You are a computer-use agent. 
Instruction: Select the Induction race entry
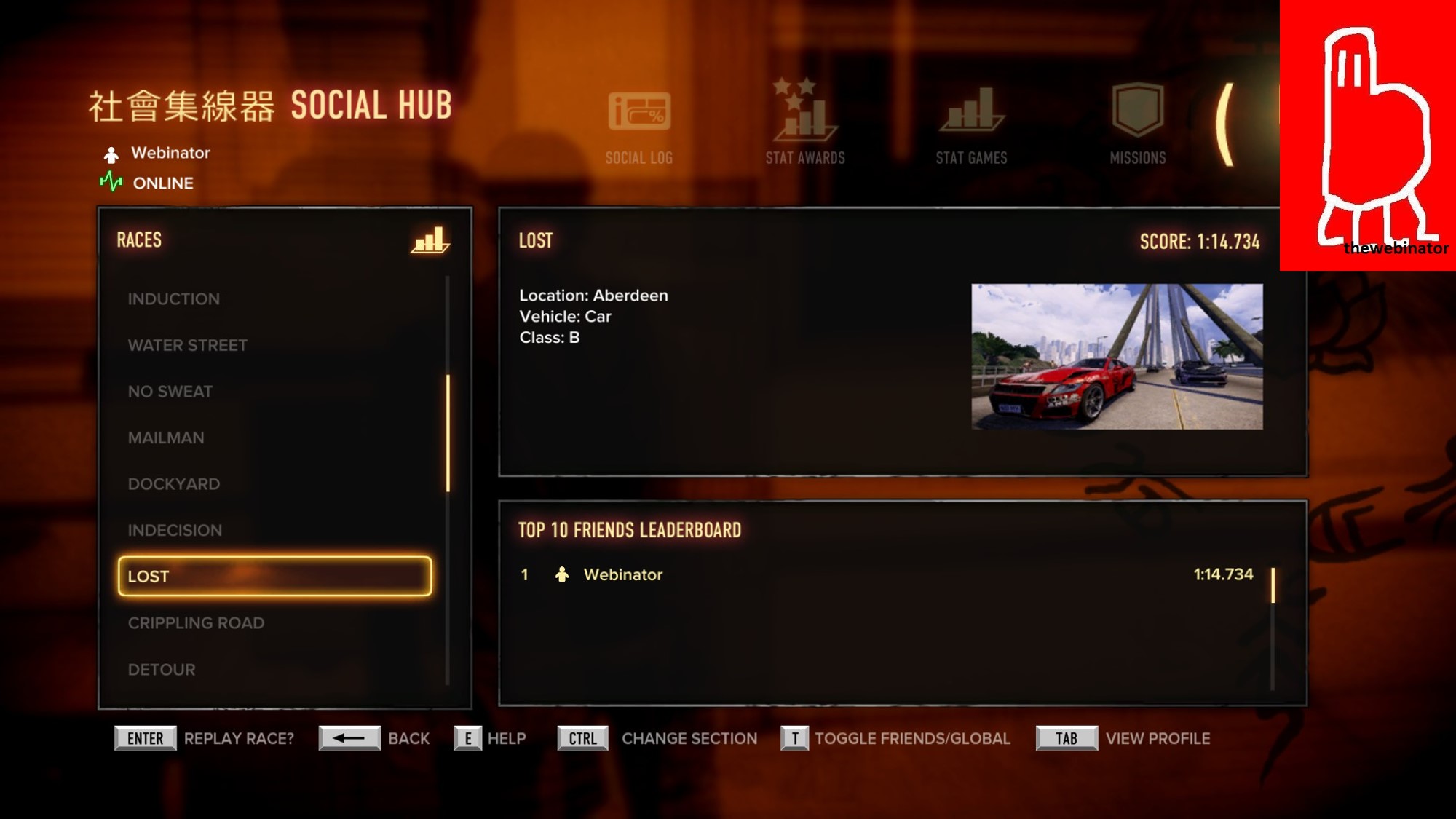(173, 299)
